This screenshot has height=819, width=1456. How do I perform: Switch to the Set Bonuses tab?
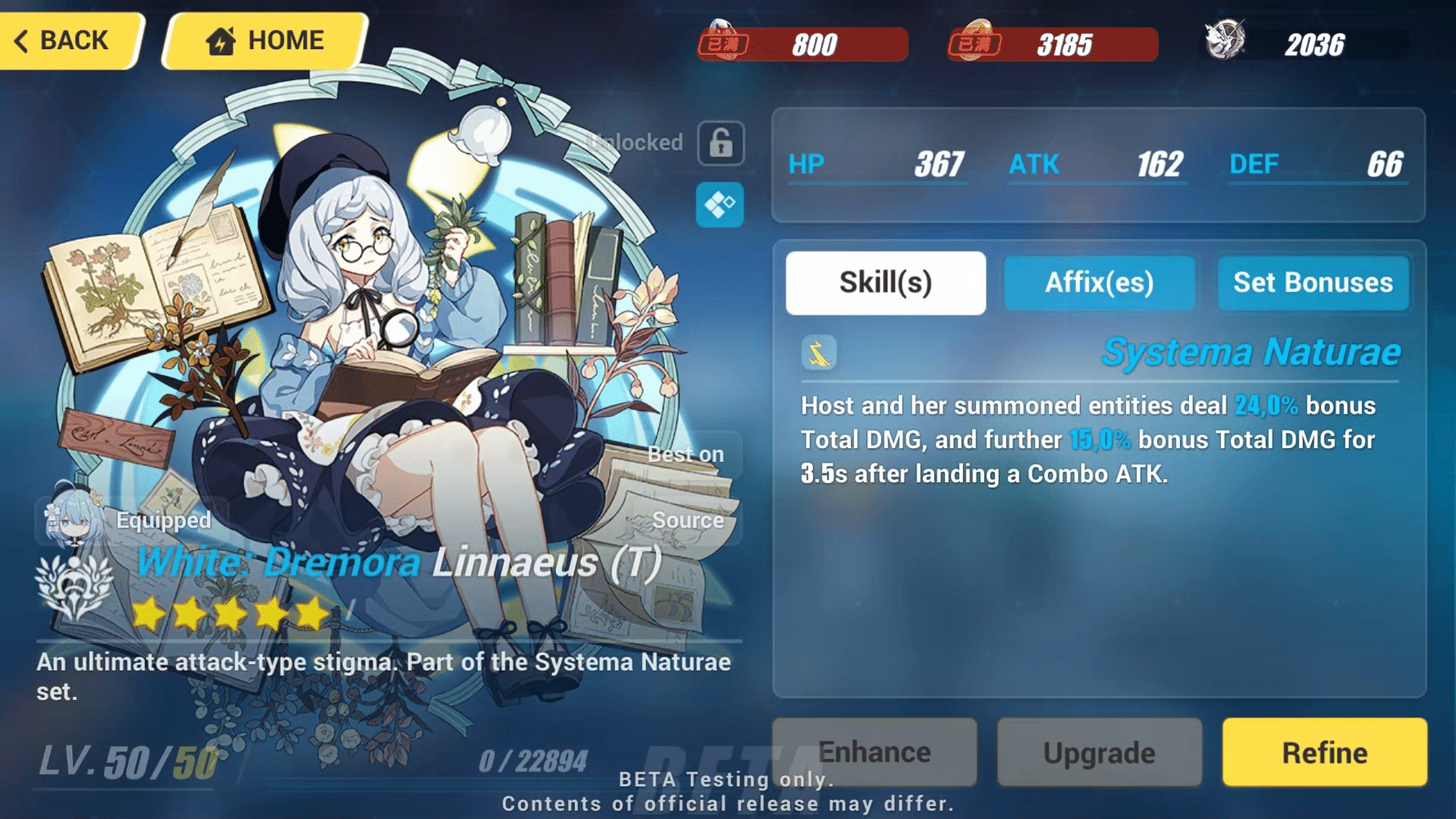[x=1313, y=283]
